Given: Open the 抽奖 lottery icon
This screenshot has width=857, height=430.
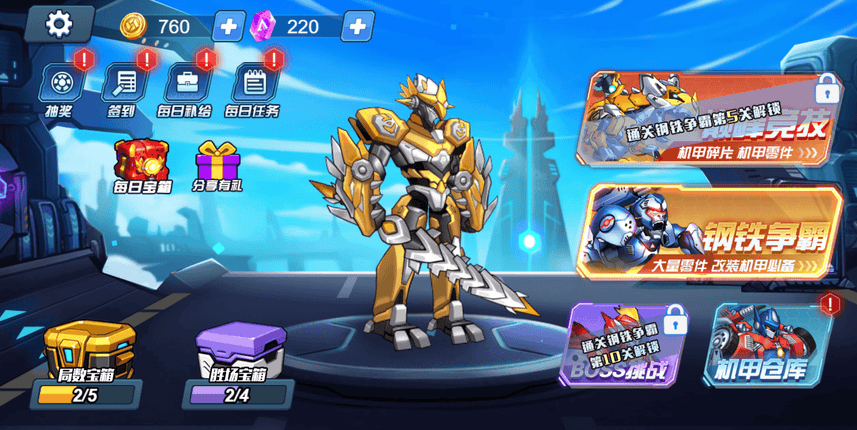Looking at the screenshot, I should [x=62, y=84].
